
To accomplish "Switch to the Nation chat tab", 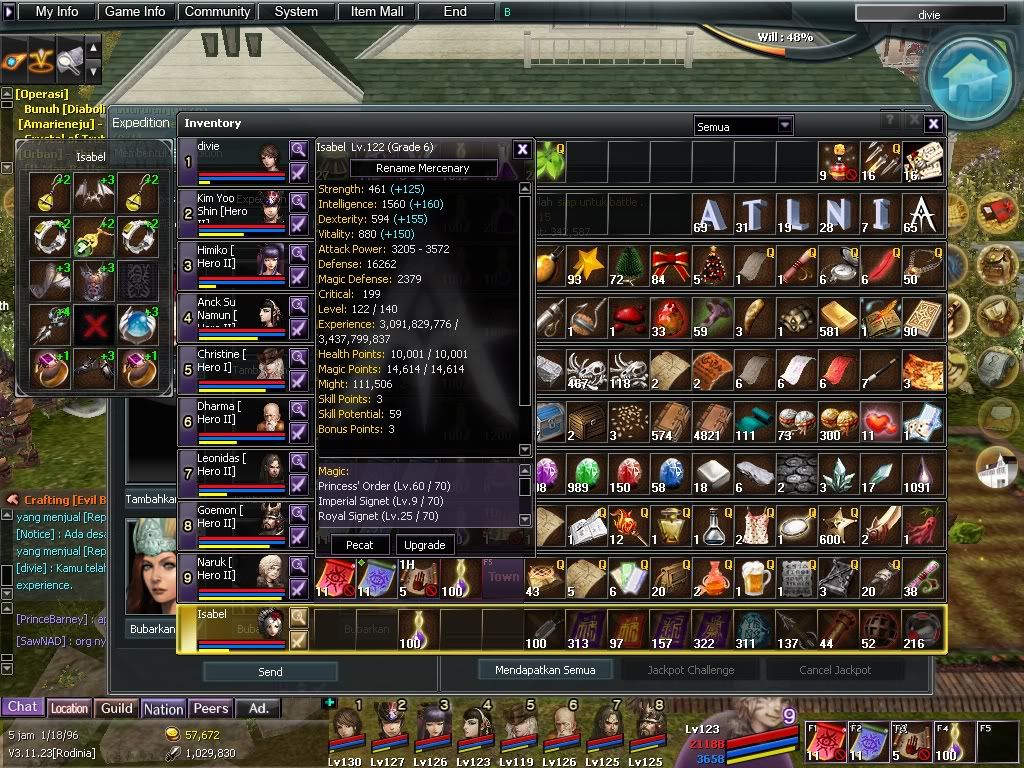I will 163,708.
